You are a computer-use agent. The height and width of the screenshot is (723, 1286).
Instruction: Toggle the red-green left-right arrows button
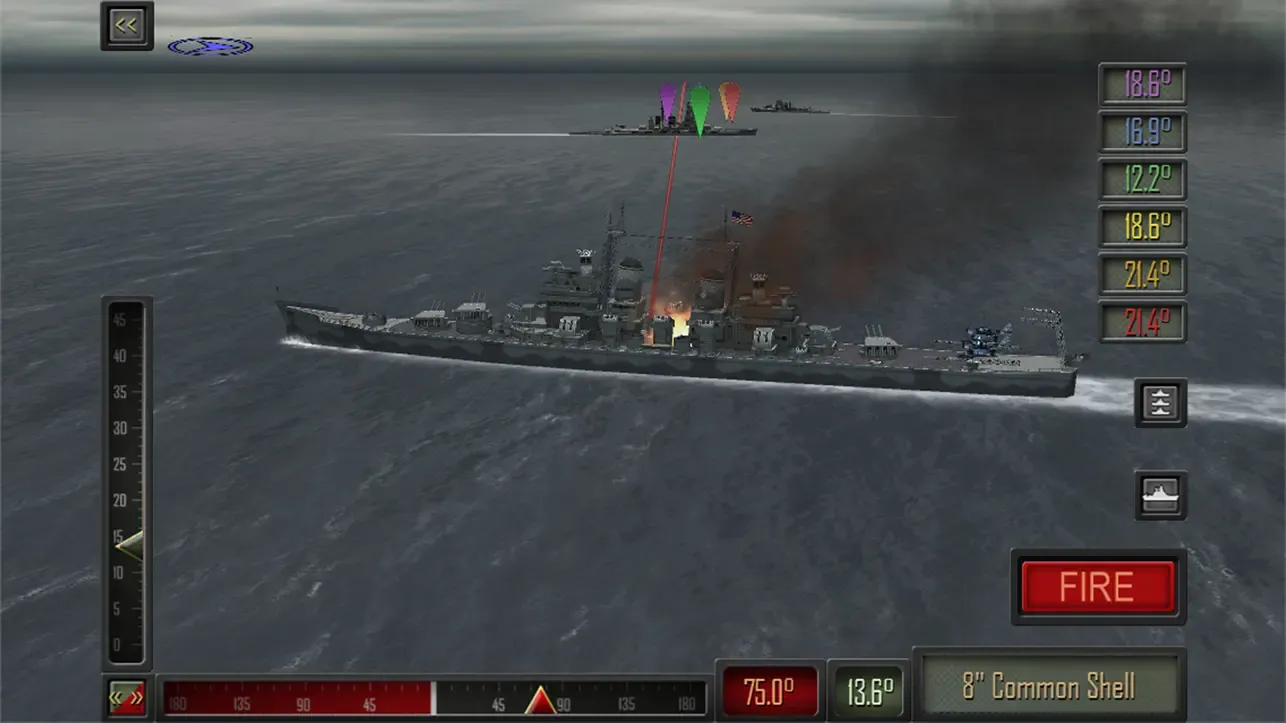pos(127,698)
